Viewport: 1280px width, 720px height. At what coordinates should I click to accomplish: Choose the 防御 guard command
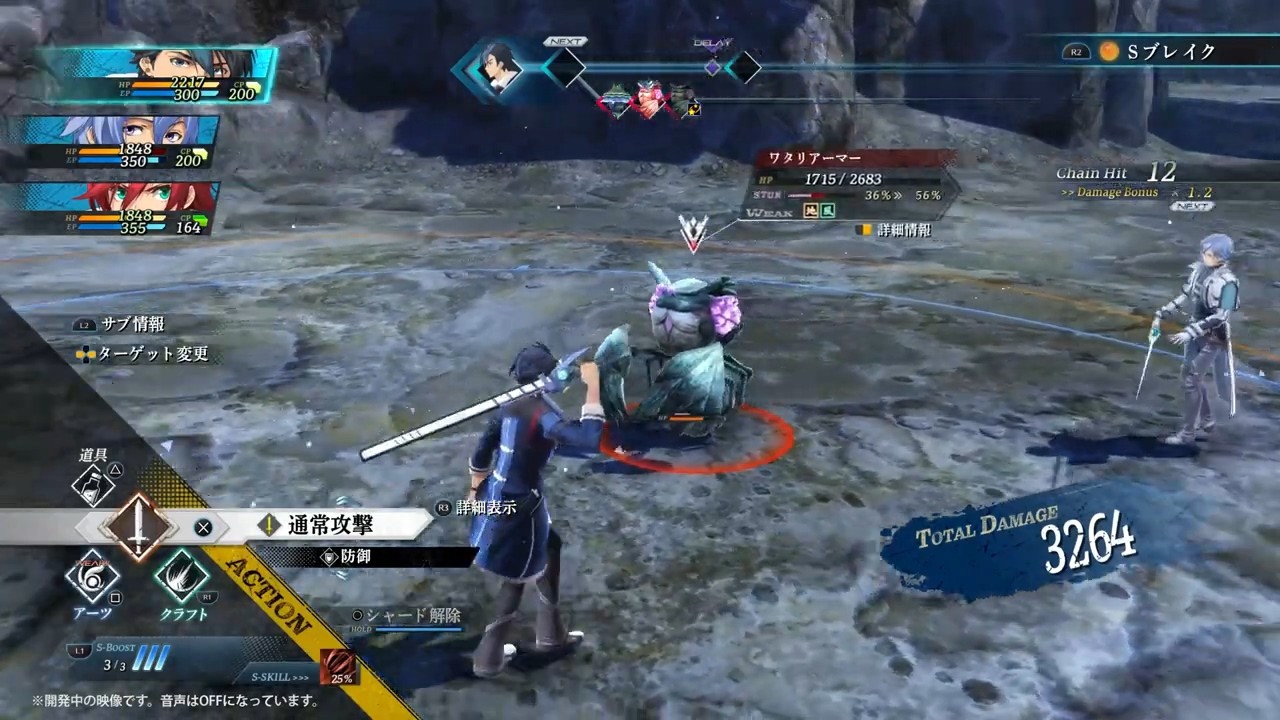coord(355,557)
